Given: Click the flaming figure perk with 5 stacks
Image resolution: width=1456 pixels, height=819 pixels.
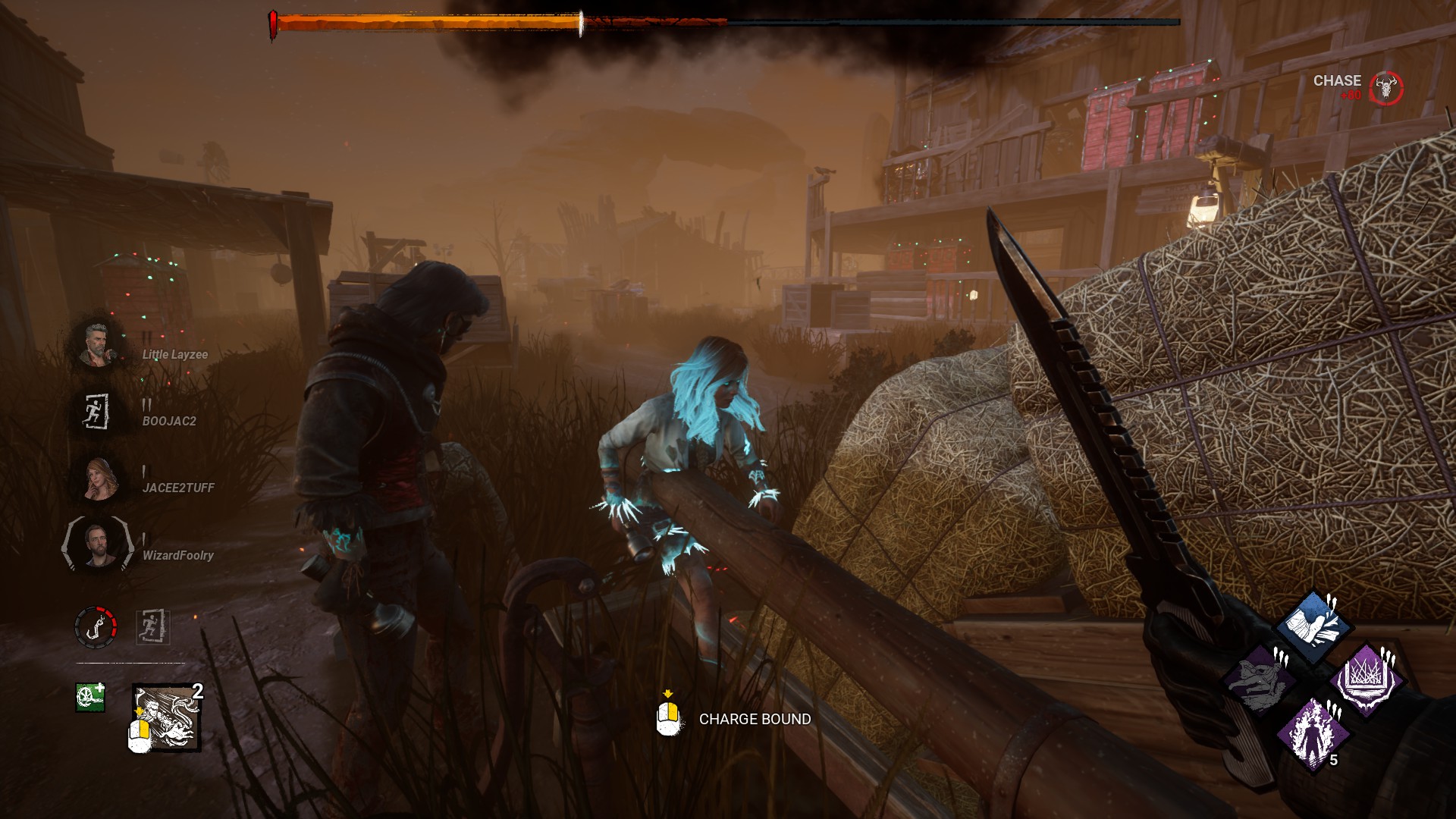Looking at the screenshot, I should coord(1313,733).
